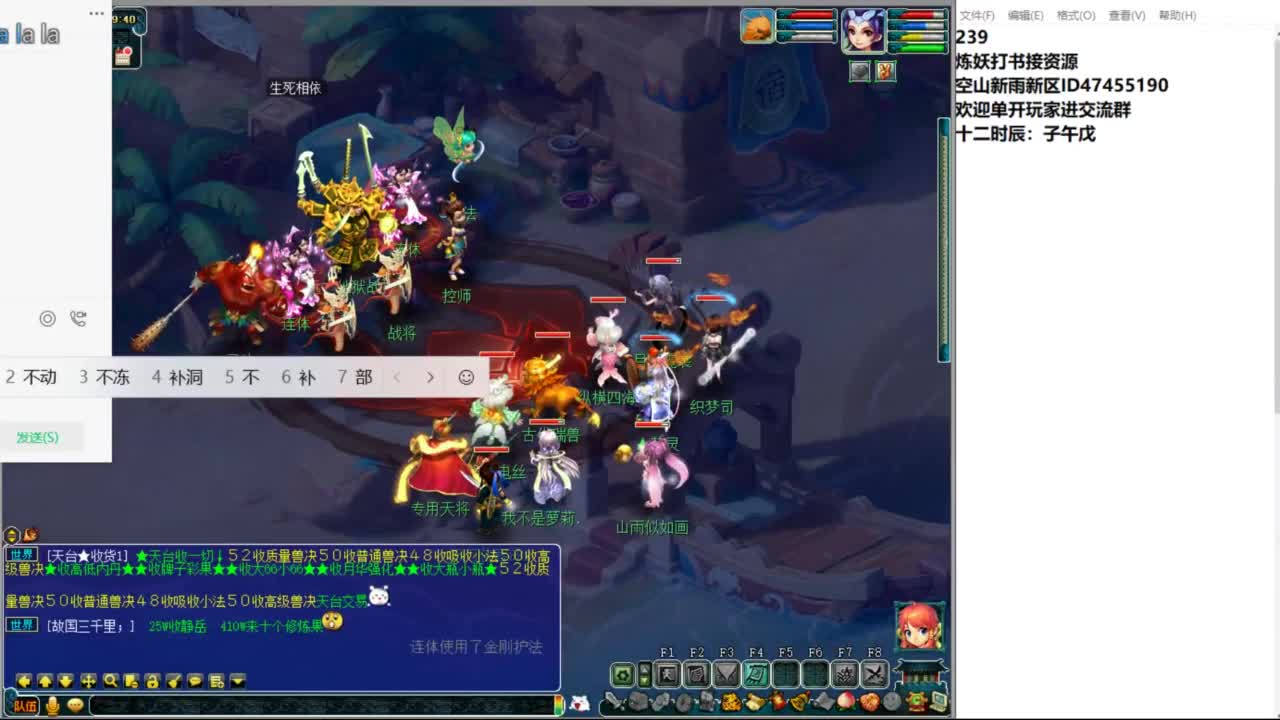
Task: Activate the F4 skill slot
Action: tap(757, 675)
